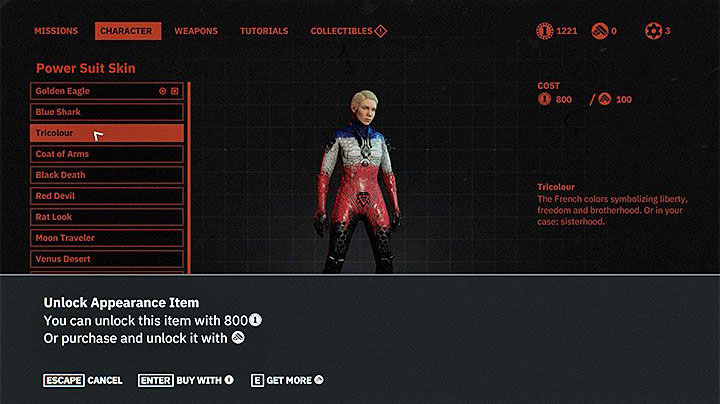Pick the Rat Look skin

tap(106, 217)
